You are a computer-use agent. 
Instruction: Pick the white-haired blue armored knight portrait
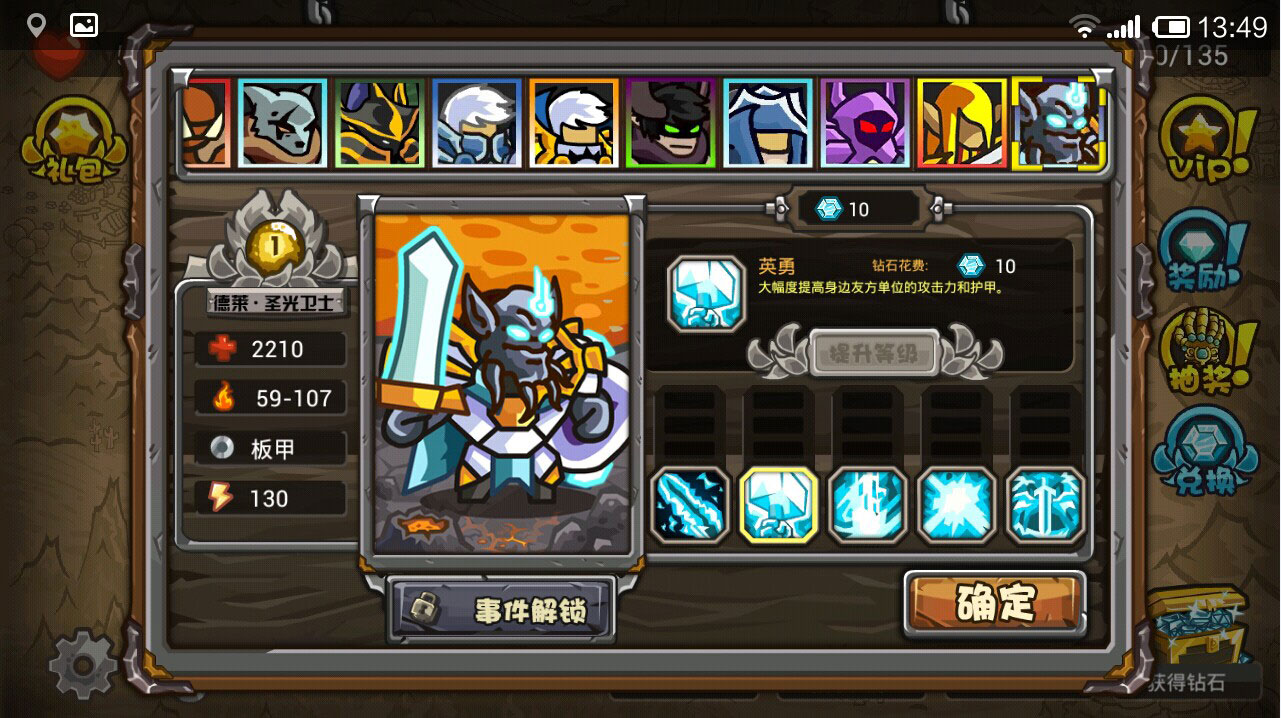(x=477, y=123)
